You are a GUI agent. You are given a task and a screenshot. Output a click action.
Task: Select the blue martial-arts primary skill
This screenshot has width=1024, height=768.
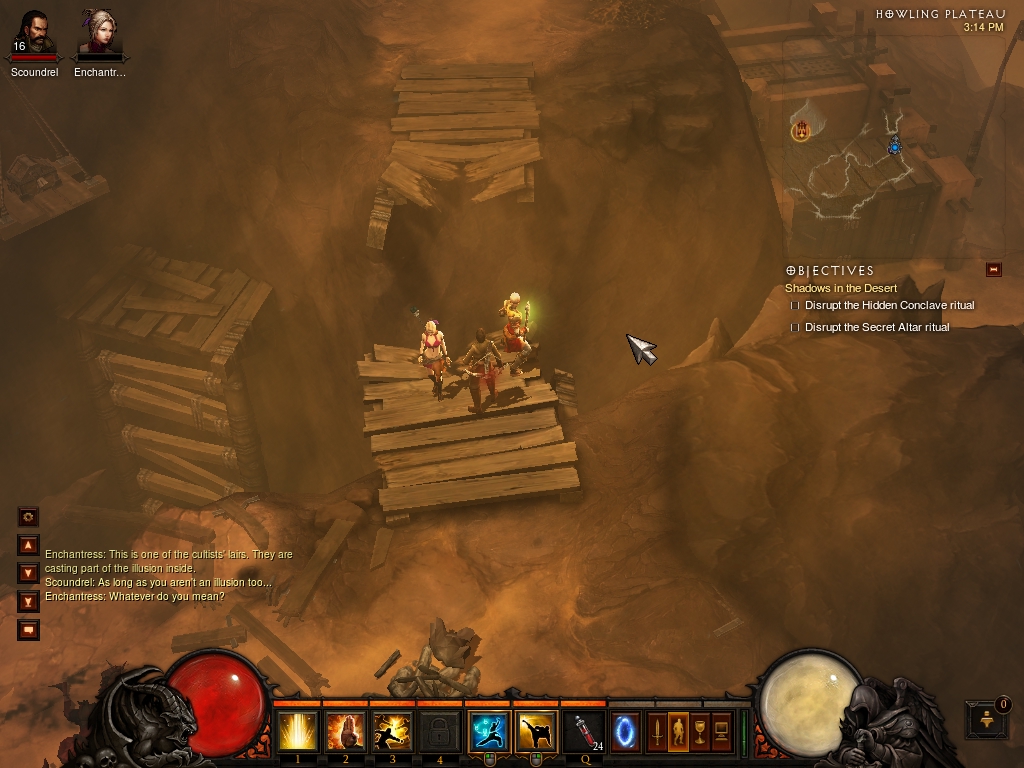489,732
